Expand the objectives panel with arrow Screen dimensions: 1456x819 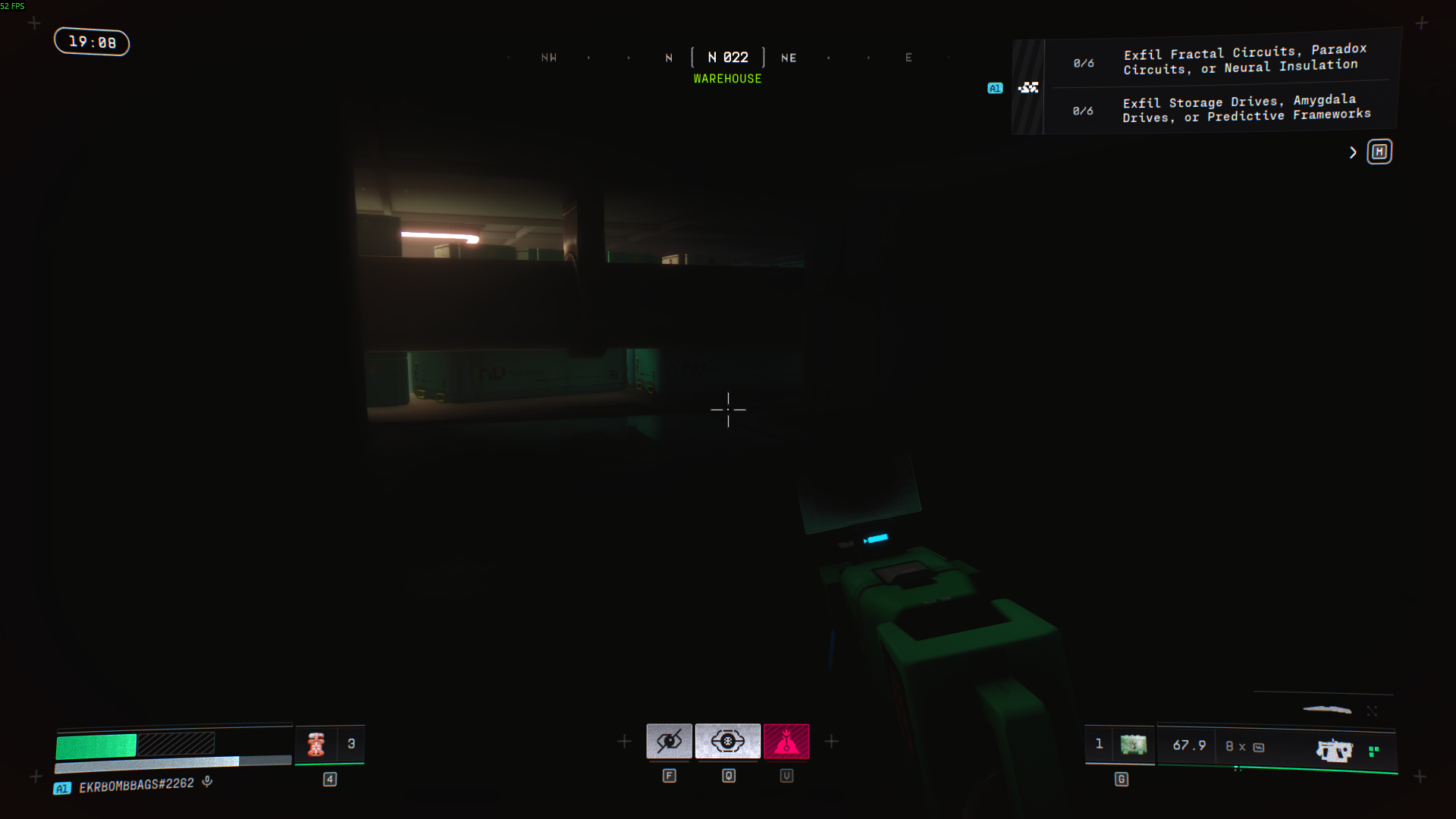(1353, 152)
